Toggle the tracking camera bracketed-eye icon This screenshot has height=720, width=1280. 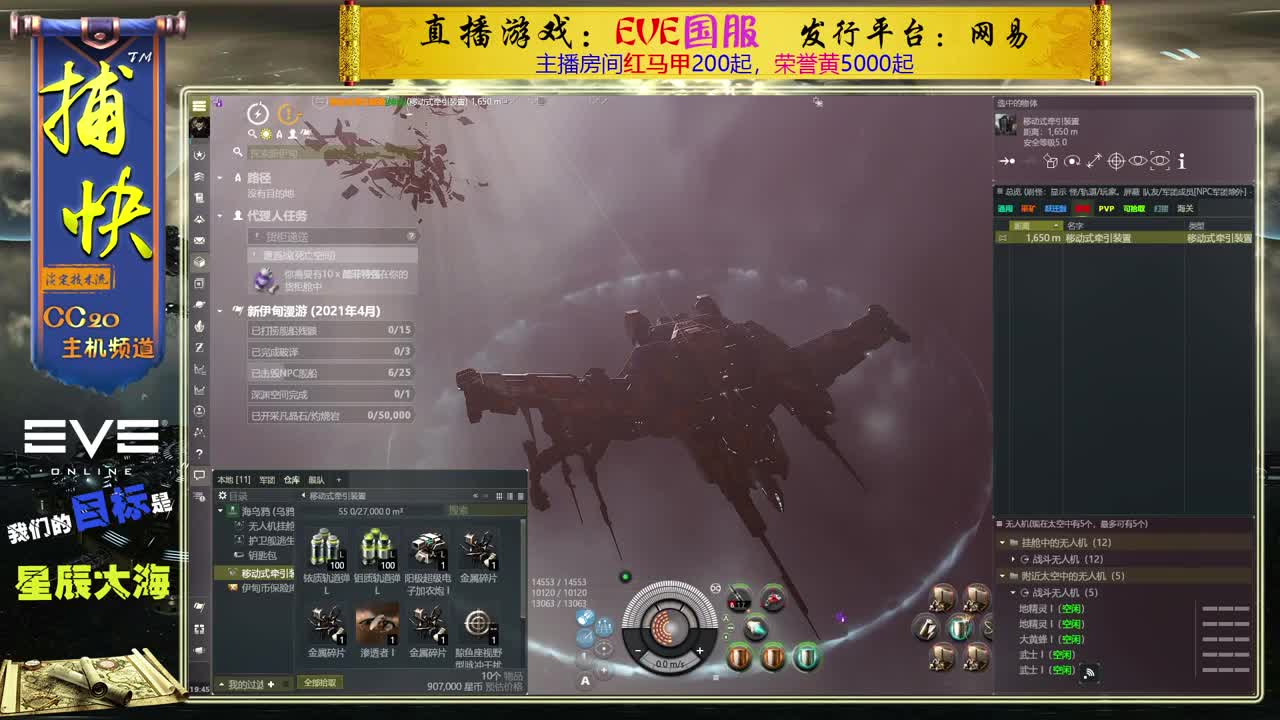(1159, 161)
